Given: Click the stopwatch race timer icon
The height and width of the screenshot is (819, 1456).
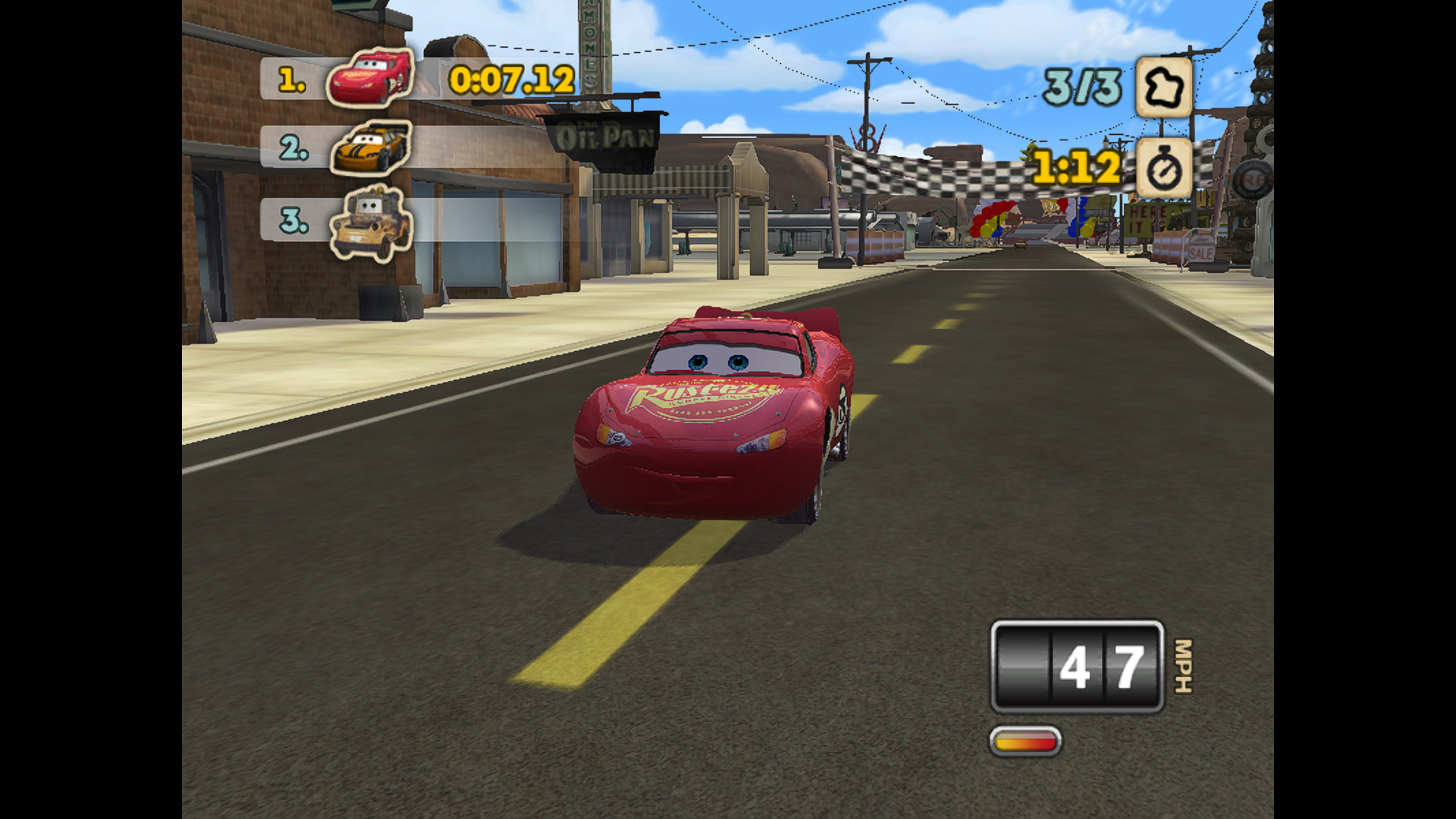Looking at the screenshot, I should coord(1163,168).
